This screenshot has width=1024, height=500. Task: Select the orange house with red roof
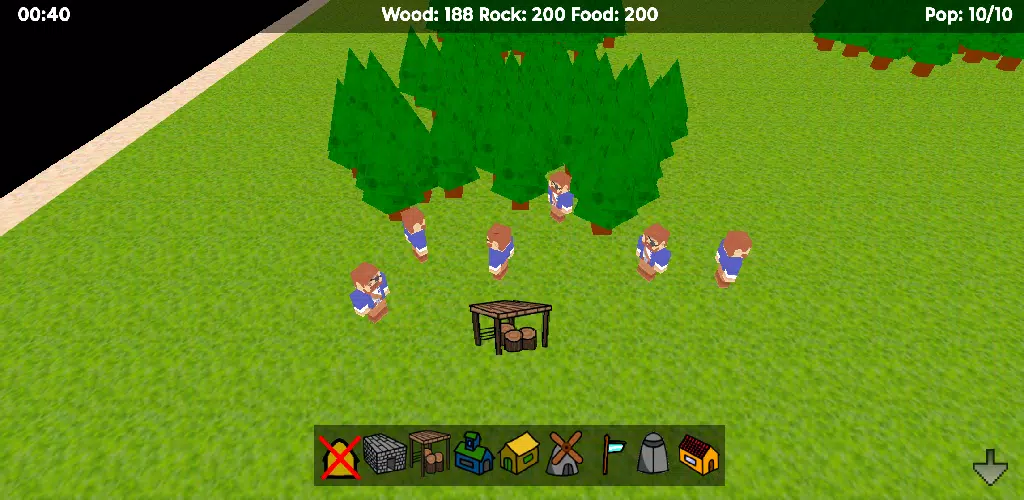(698, 456)
